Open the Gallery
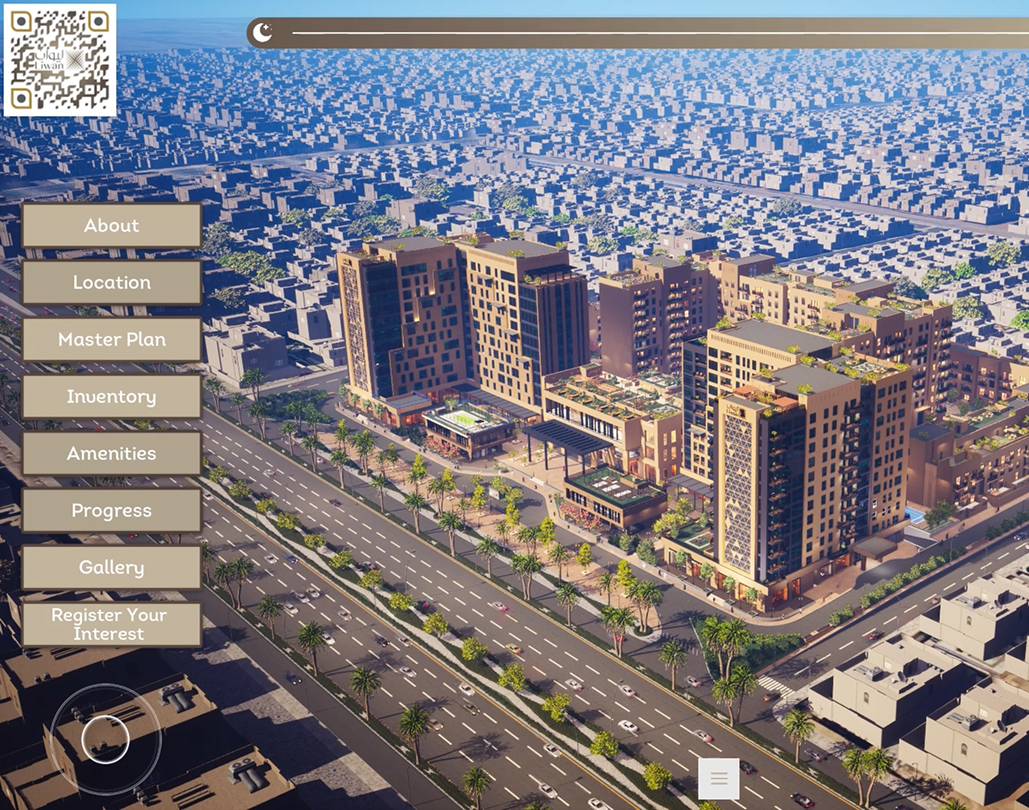This screenshot has height=810, width=1029. click(x=112, y=568)
